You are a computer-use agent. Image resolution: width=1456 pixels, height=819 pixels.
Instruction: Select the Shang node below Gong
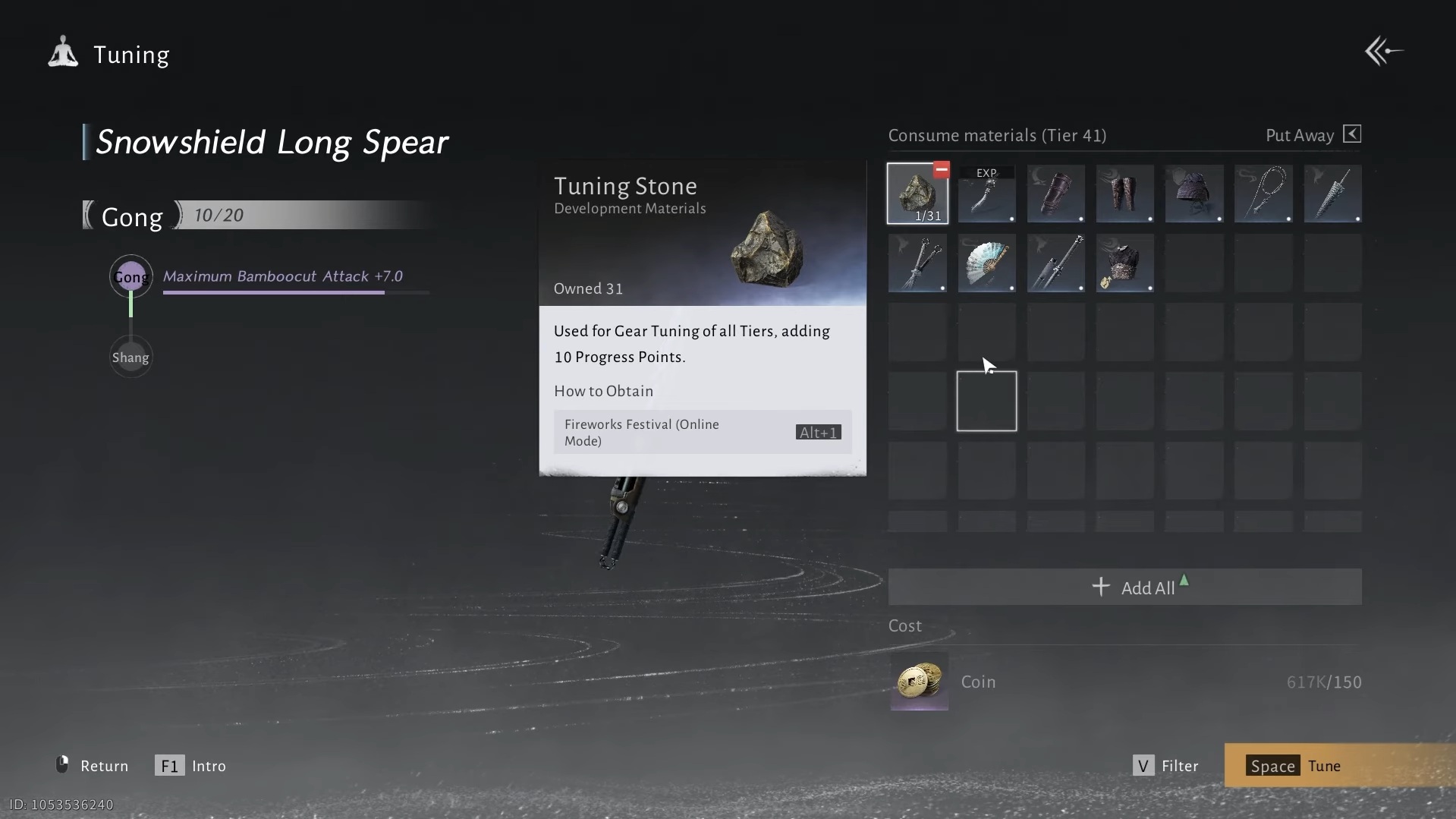[x=131, y=356]
